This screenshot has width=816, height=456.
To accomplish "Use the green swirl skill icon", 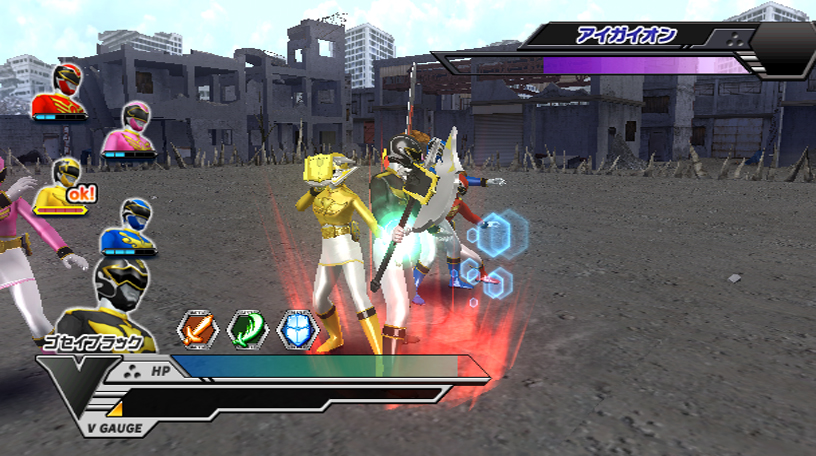I will click(x=247, y=329).
